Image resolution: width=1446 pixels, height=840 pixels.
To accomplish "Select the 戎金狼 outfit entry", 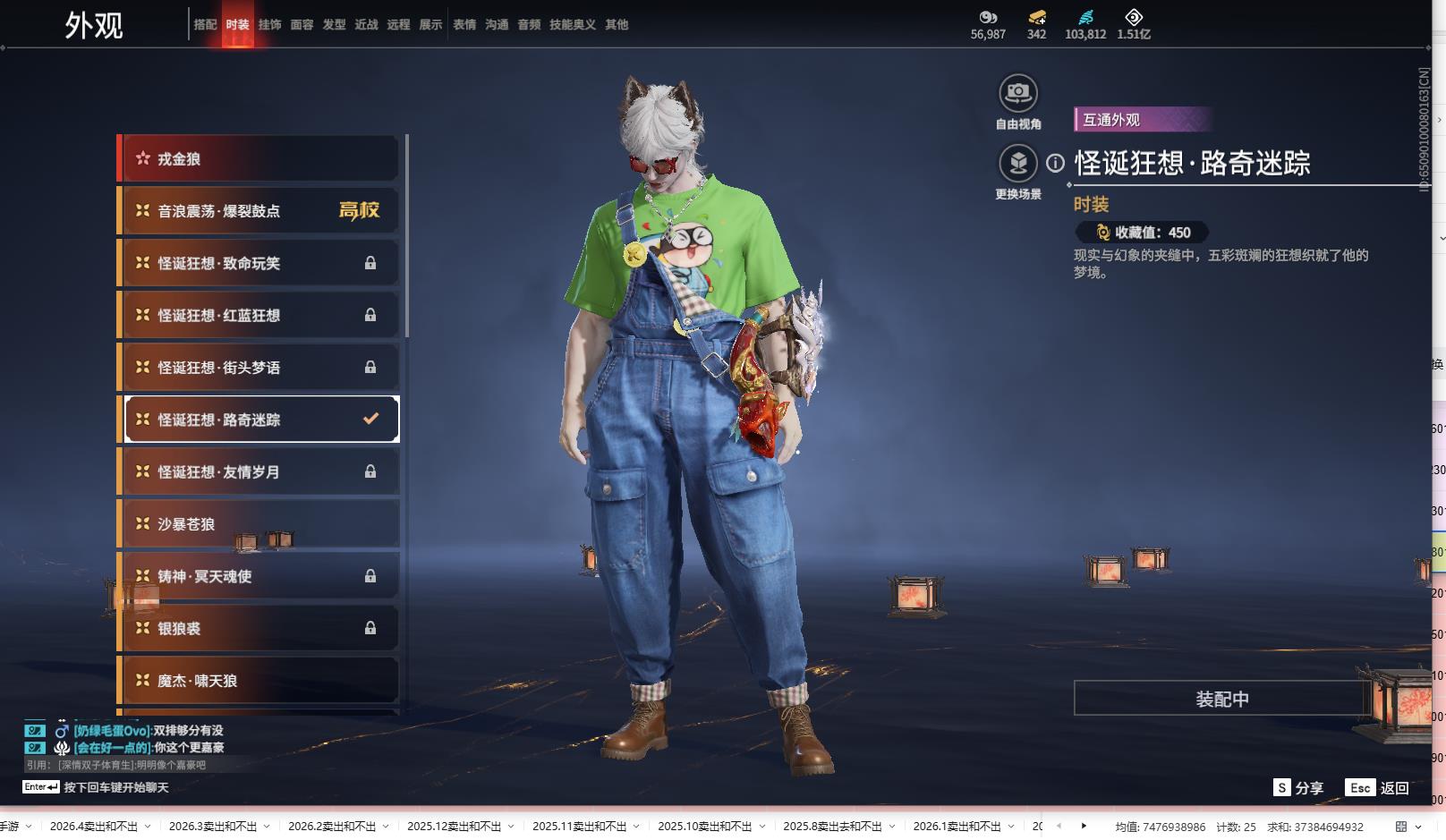I will 259,159.
